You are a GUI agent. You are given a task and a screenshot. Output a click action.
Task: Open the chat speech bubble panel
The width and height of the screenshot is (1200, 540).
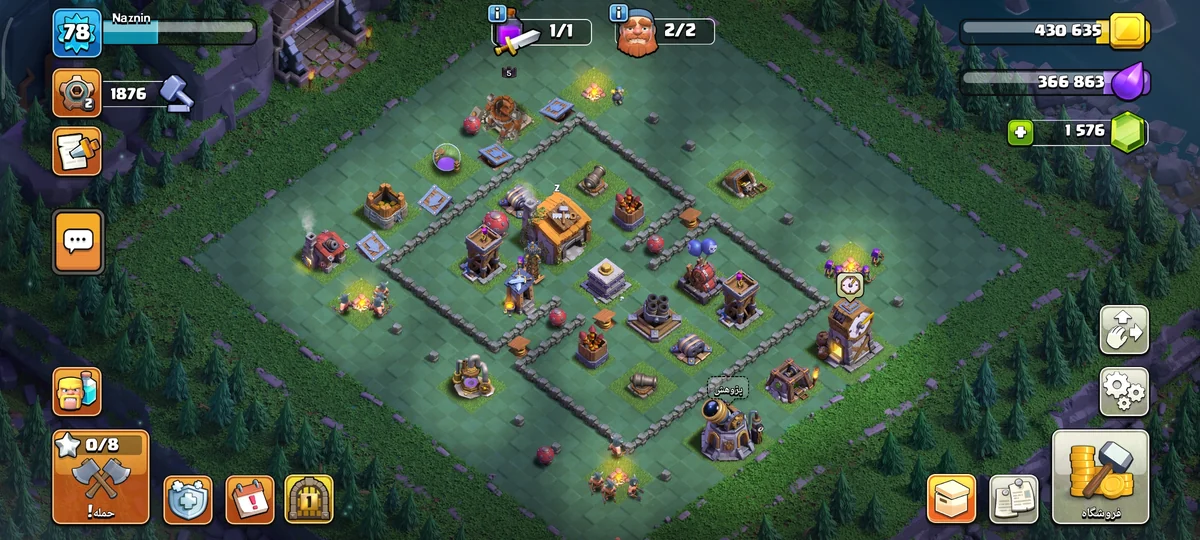(x=78, y=241)
